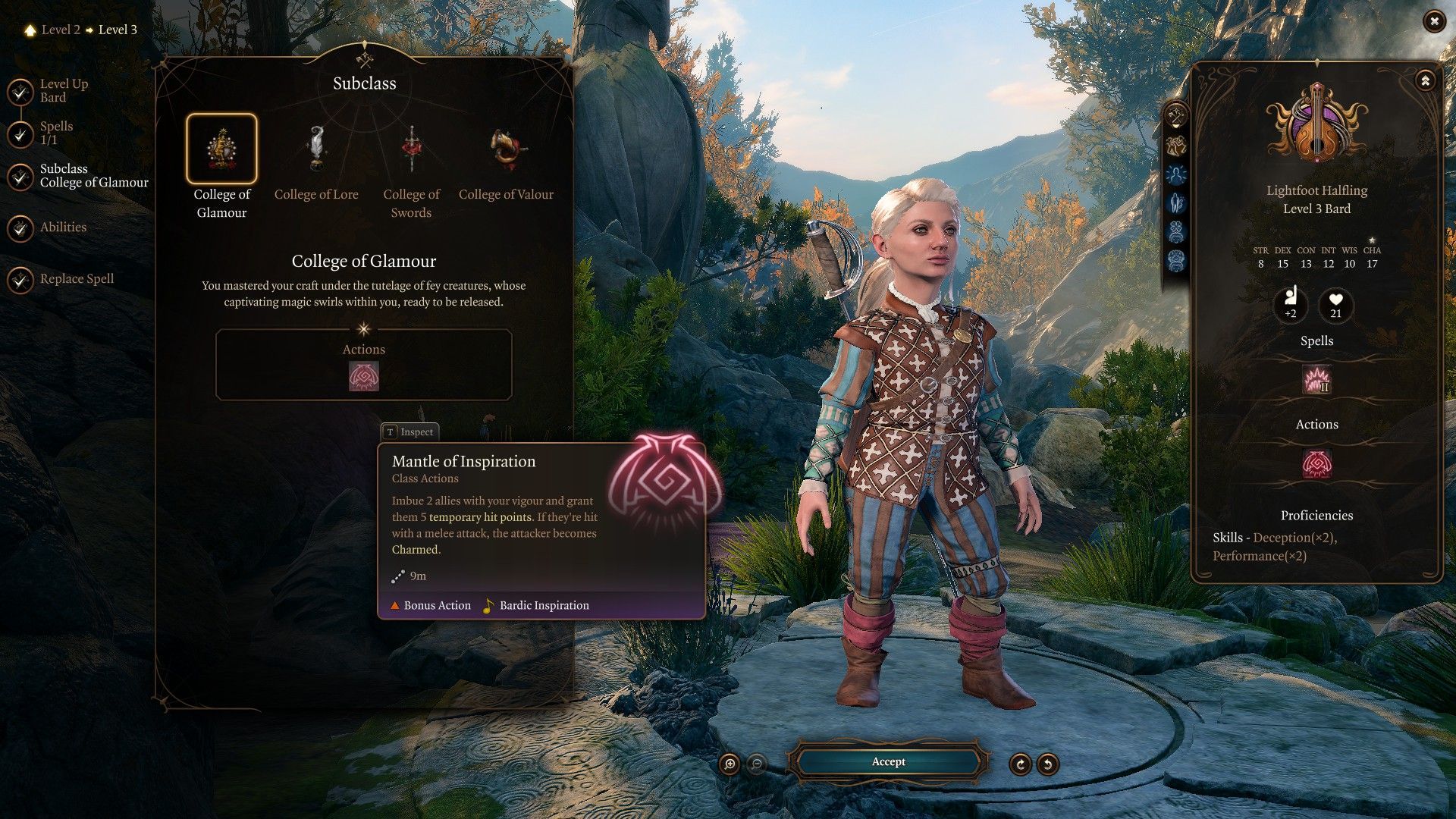Switch to the crossed-axes tab on summary panel
Screen dimensions: 1456x819
tap(1176, 115)
